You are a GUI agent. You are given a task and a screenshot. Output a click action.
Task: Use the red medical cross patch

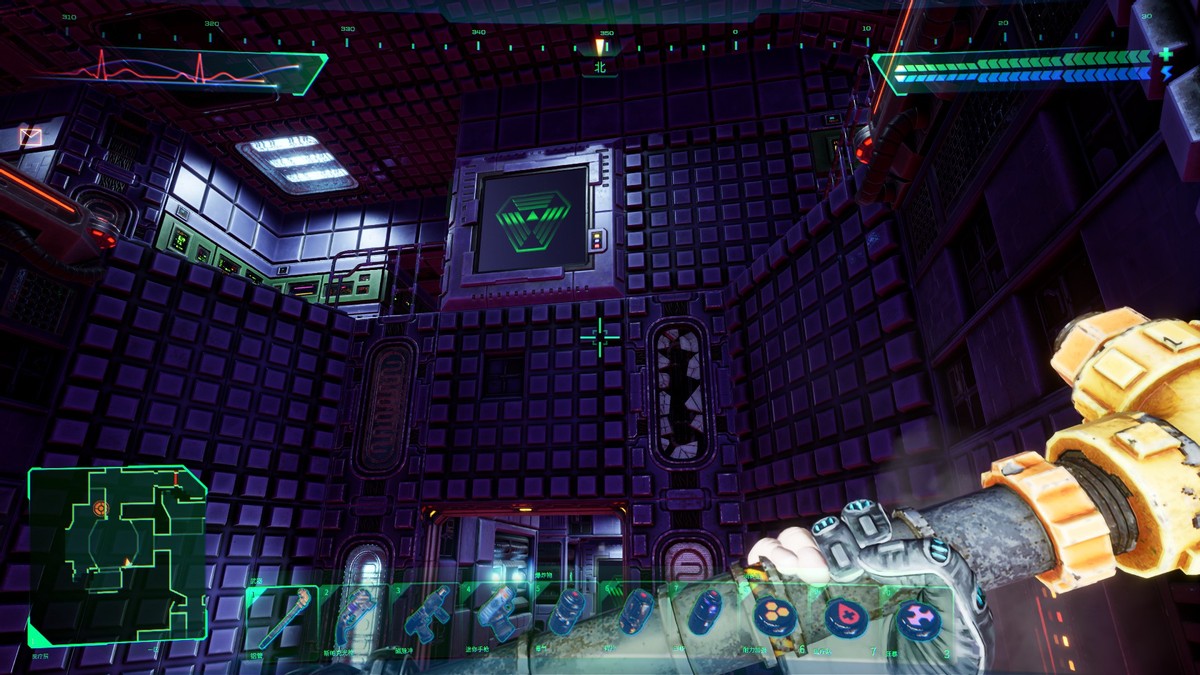click(845, 616)
